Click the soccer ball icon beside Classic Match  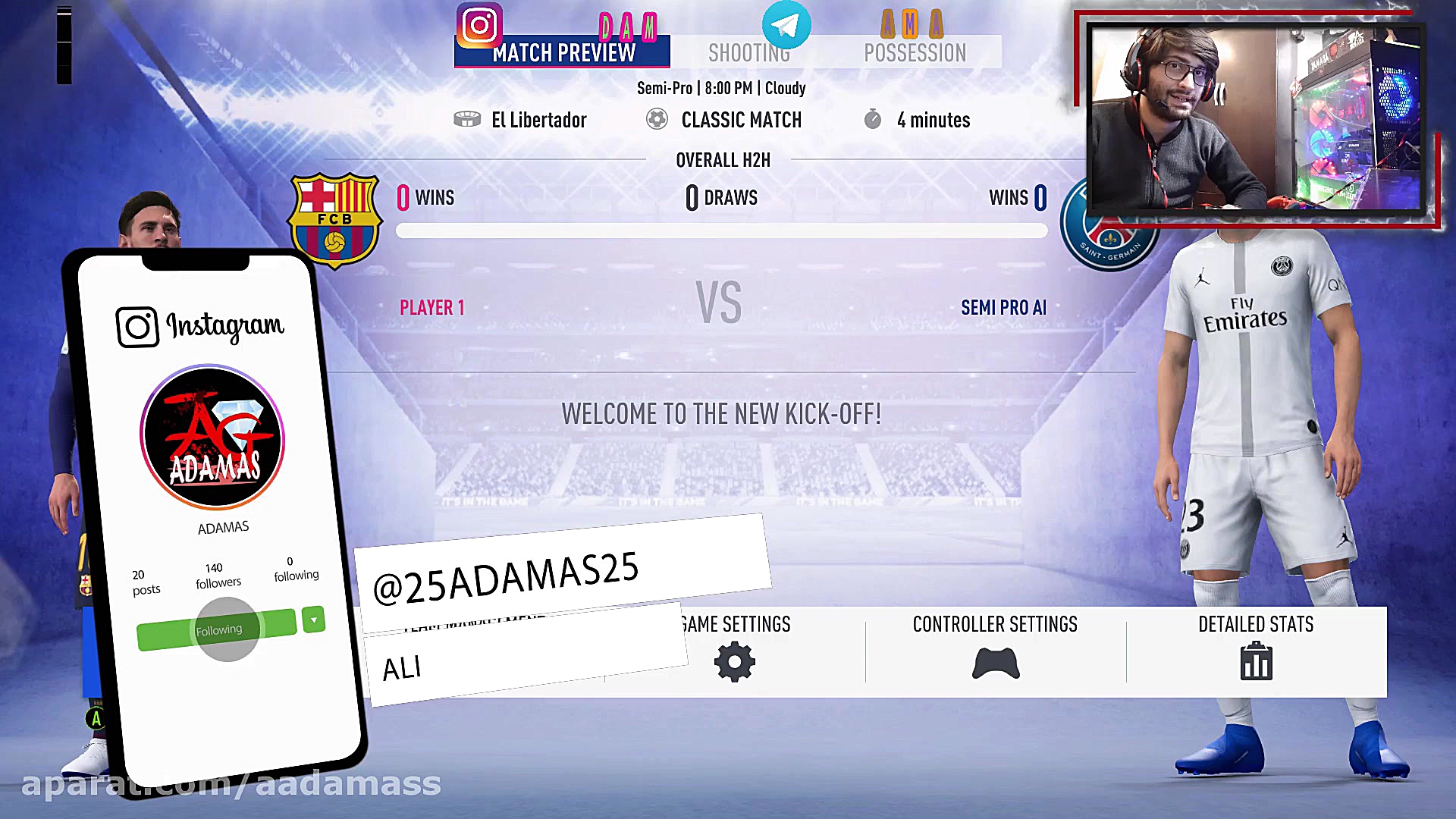(657, 119)
